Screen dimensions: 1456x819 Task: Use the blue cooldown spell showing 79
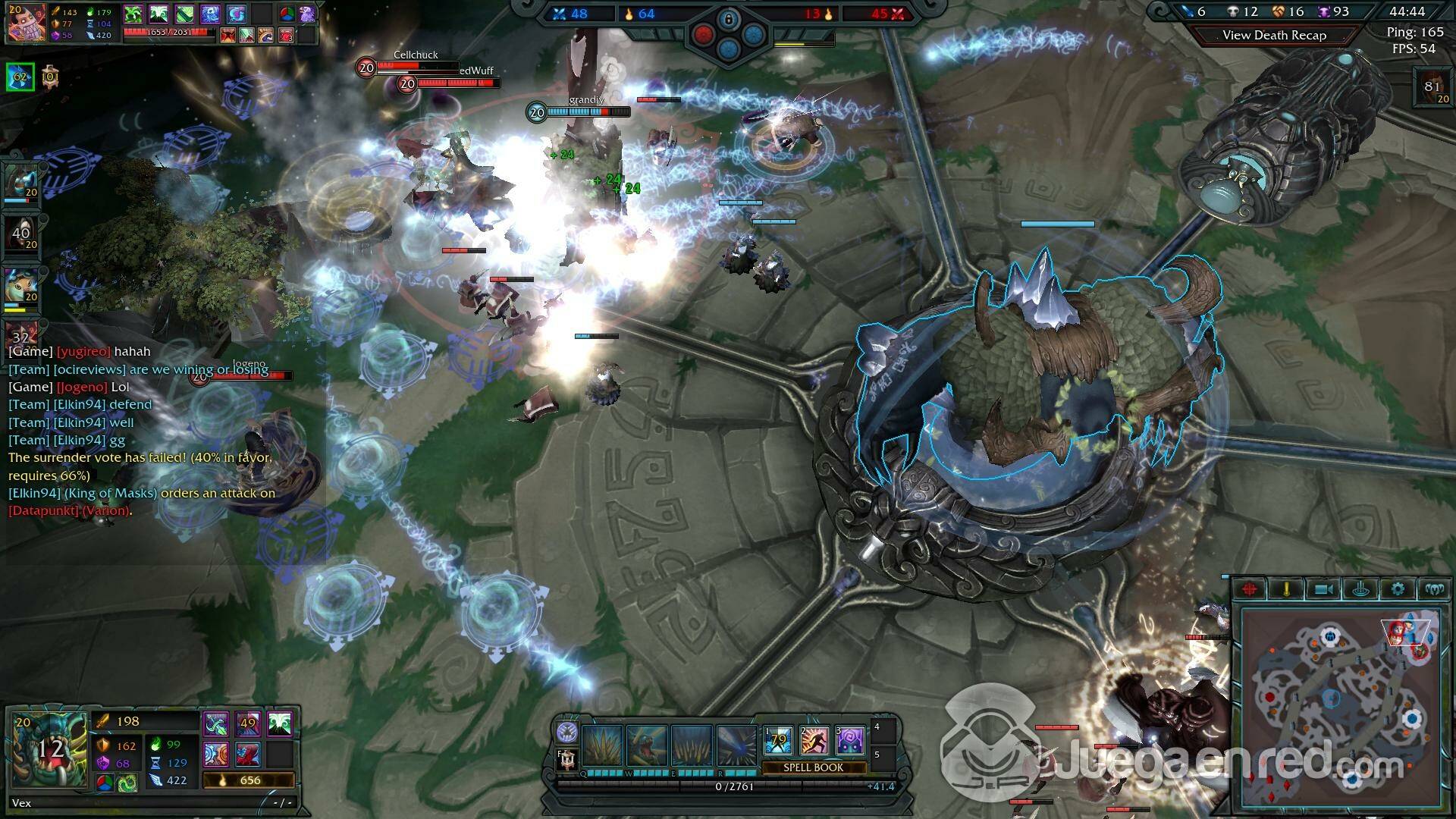778,741
